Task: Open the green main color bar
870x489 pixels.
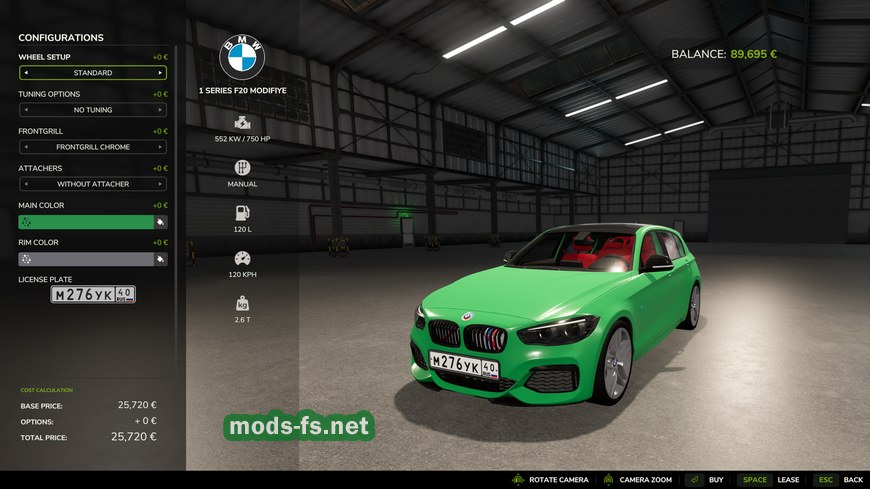Action: (x=86, y=222)
